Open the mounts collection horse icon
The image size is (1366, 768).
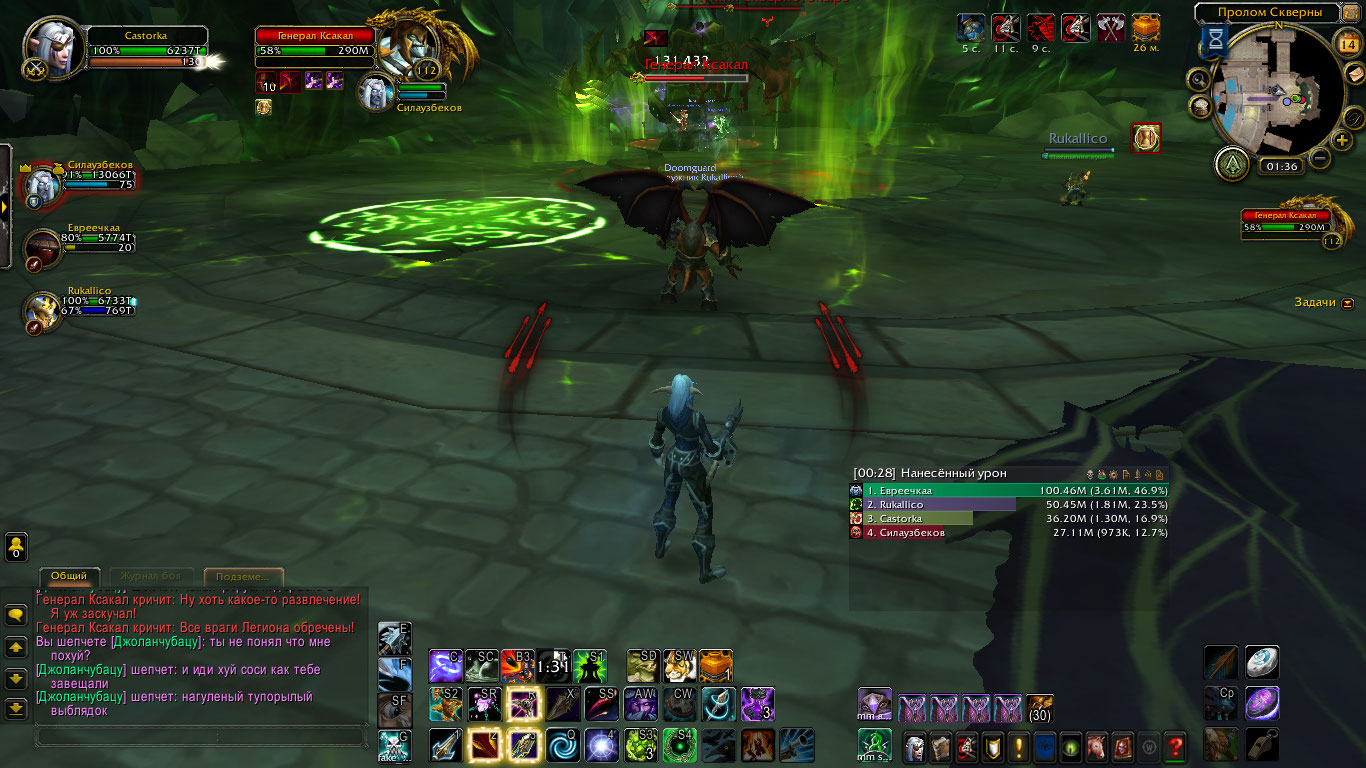pyautogui.click(x=1097, y=746)
